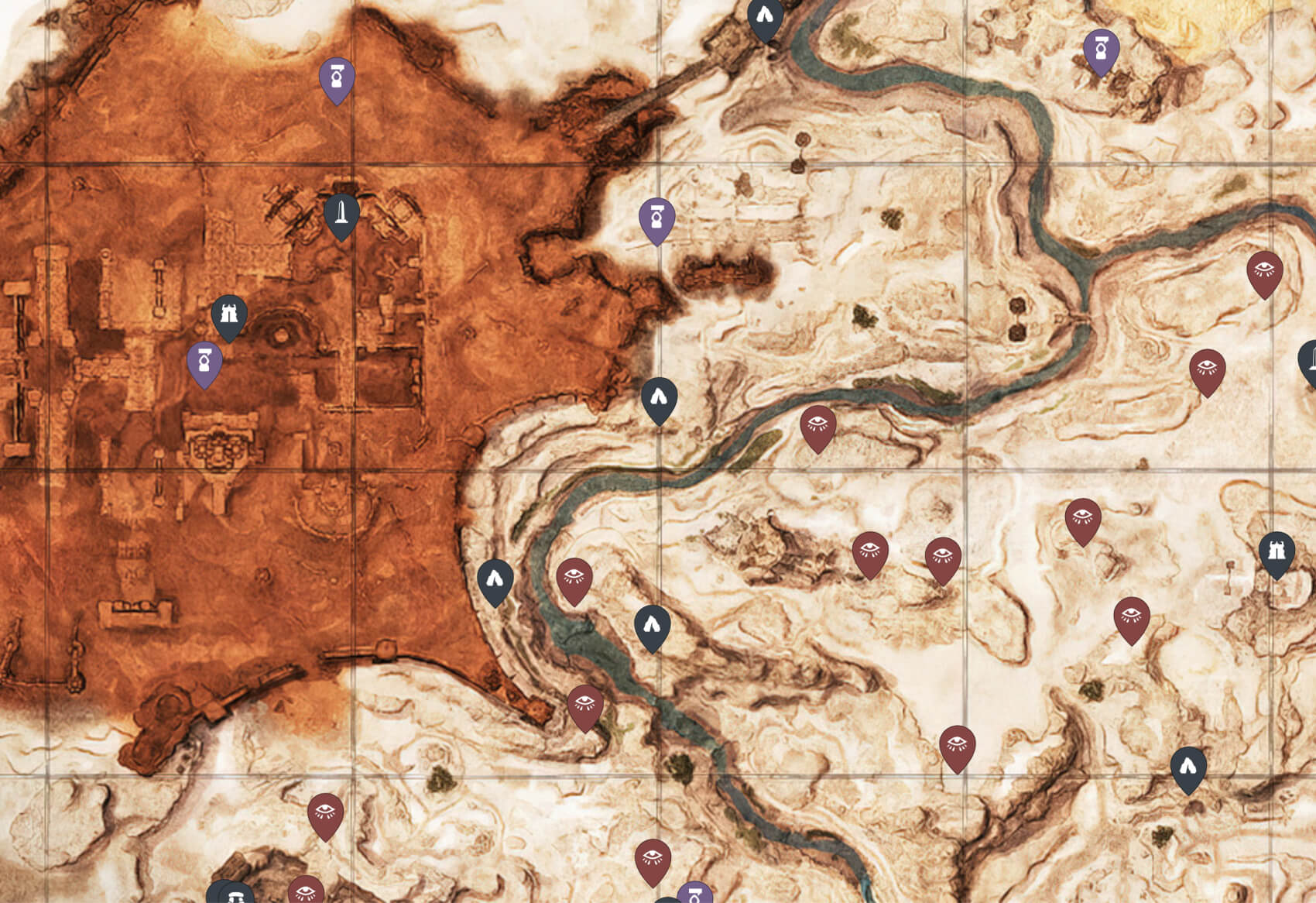Open the hourglass marker near the dark ruins

[656, 219]
